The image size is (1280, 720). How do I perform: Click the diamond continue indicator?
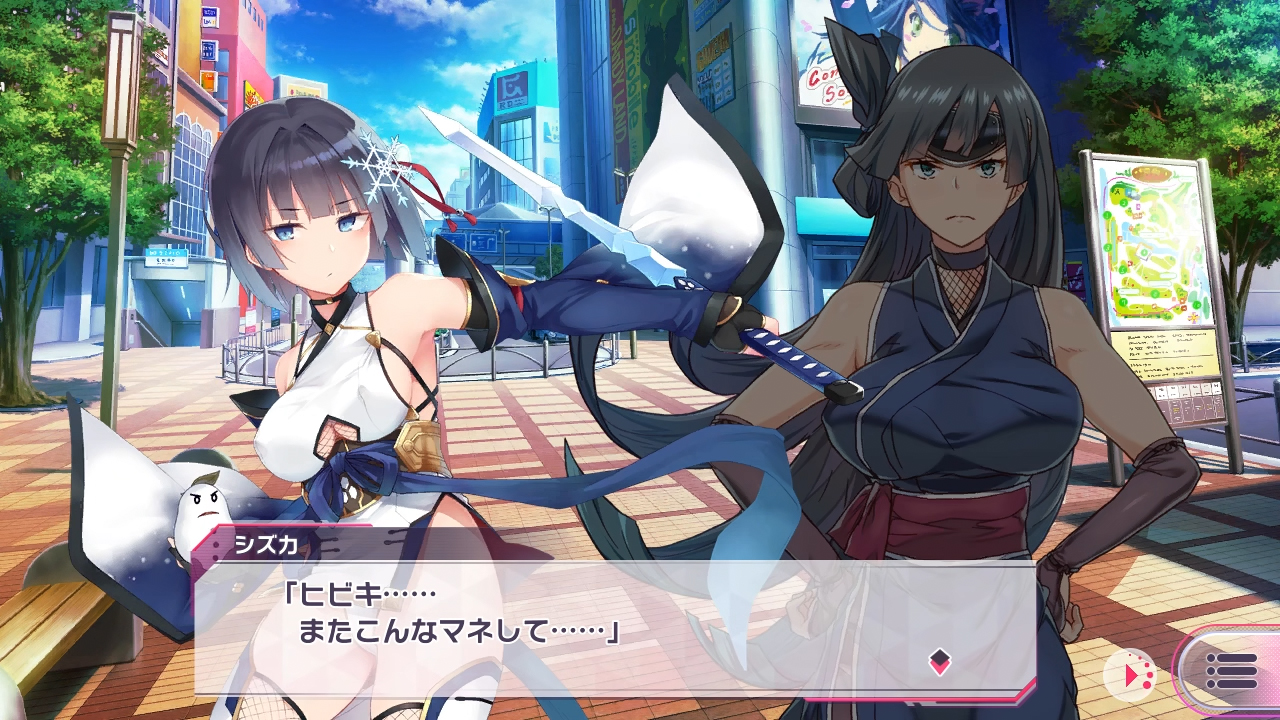click(x=939, y=661)
